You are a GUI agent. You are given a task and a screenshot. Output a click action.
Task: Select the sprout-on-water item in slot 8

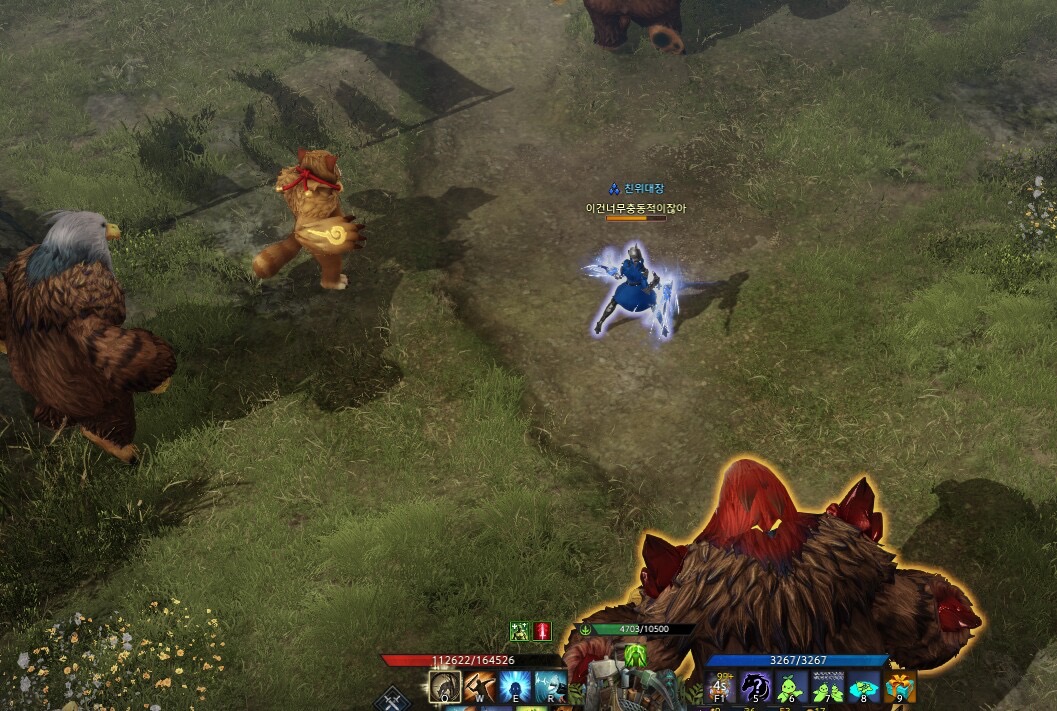[863, 687]
